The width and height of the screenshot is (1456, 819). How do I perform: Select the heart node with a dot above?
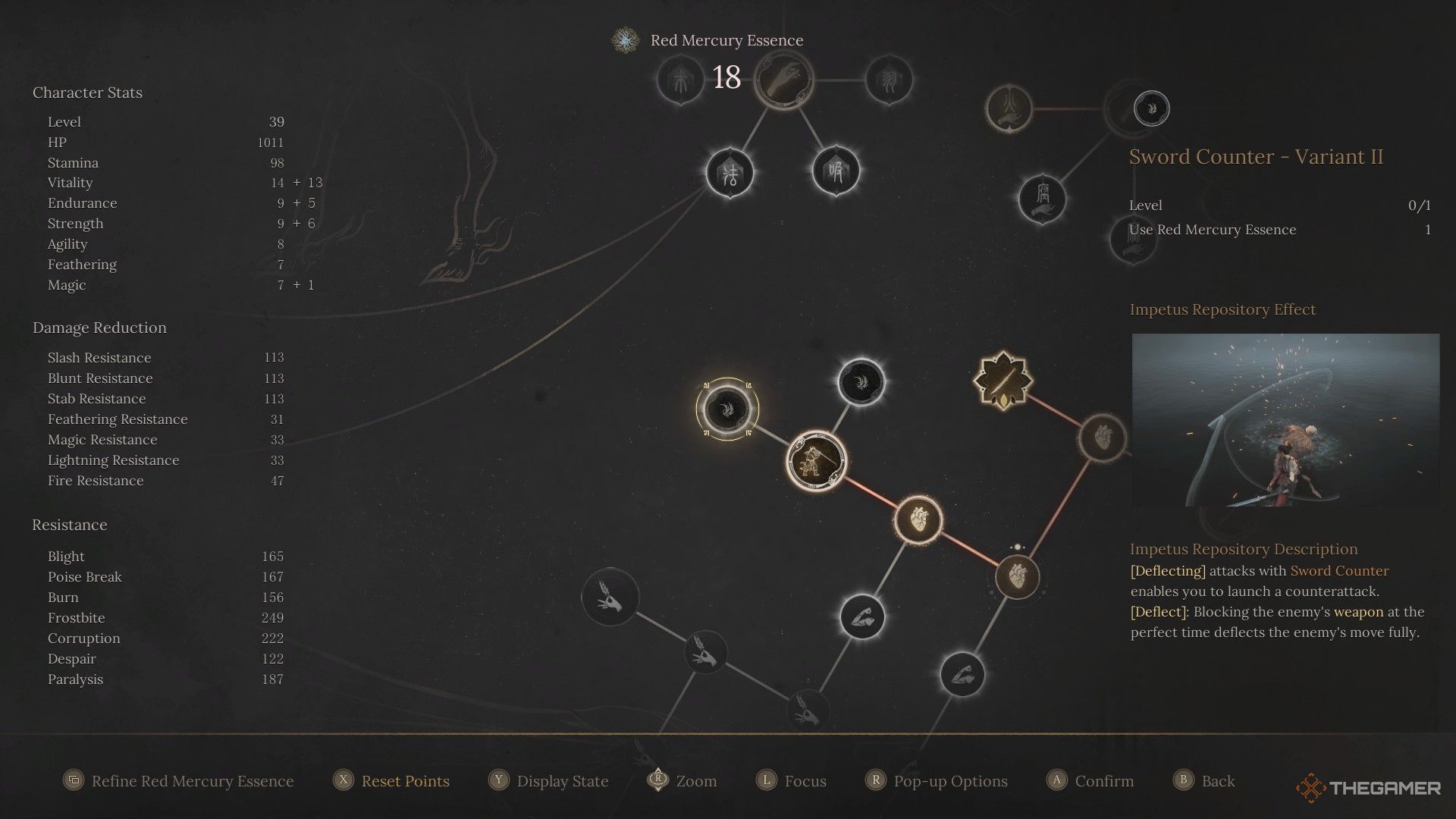(x=1017, y=576)
